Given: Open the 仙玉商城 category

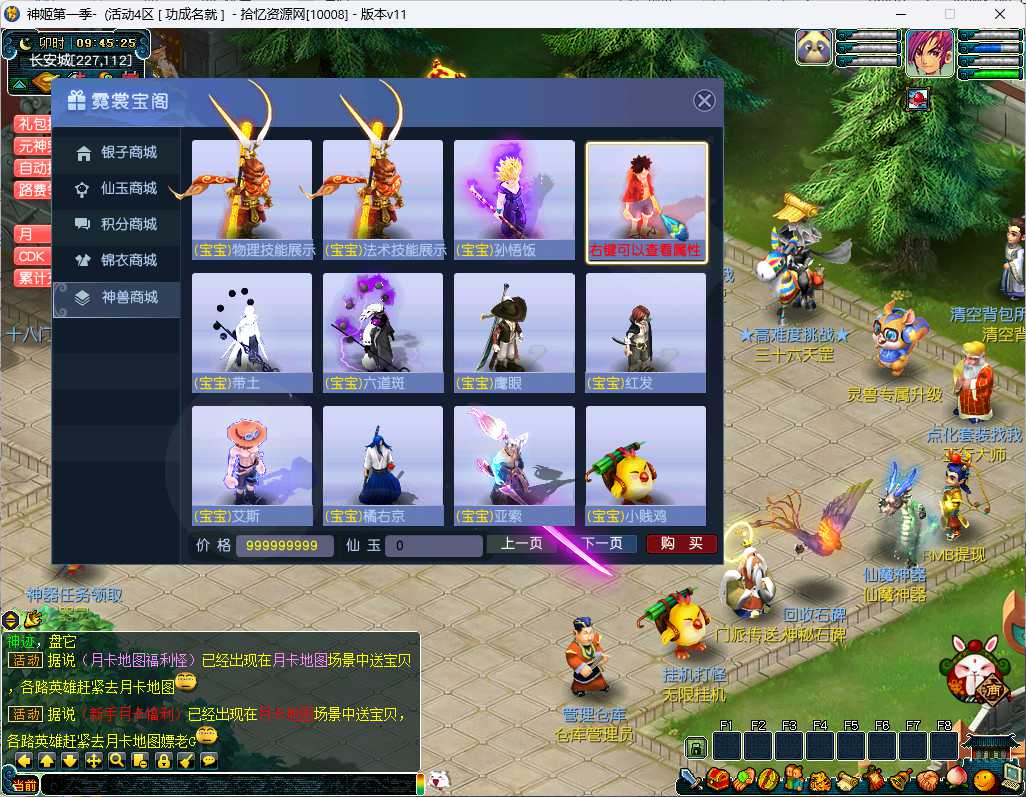Looking at the screenshot, I should [x=117, y=189].
